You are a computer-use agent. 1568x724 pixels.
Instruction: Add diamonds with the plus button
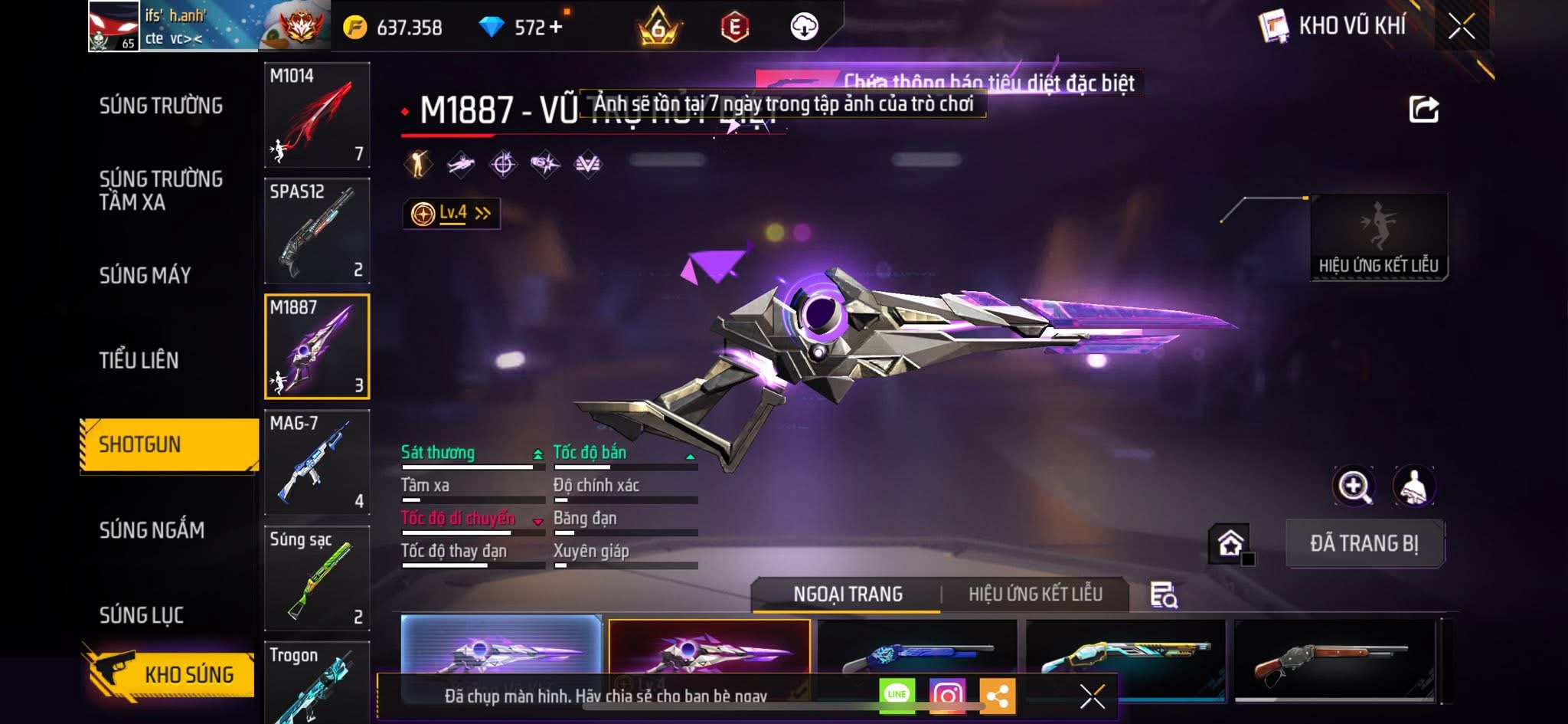click(x=556, y=28)
